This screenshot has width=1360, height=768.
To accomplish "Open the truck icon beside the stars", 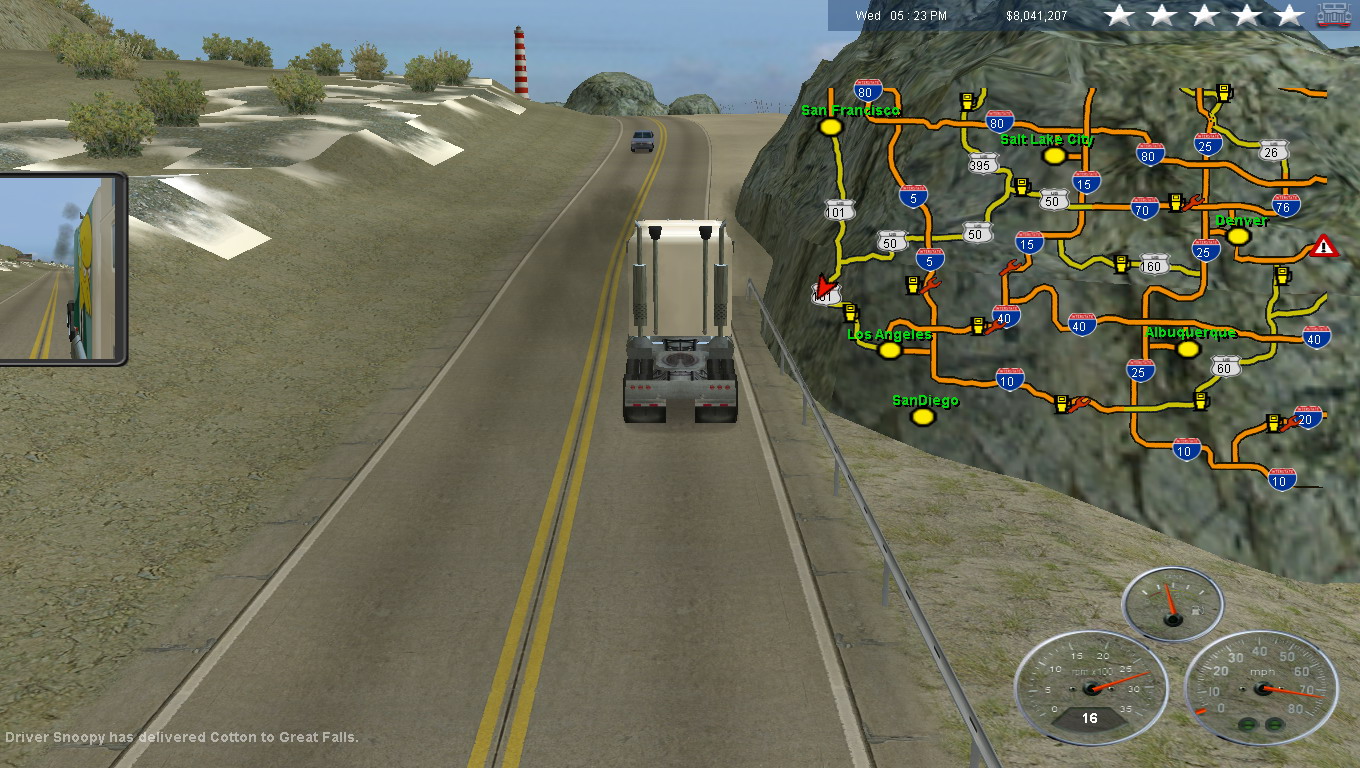I will tap(1334, 15).
